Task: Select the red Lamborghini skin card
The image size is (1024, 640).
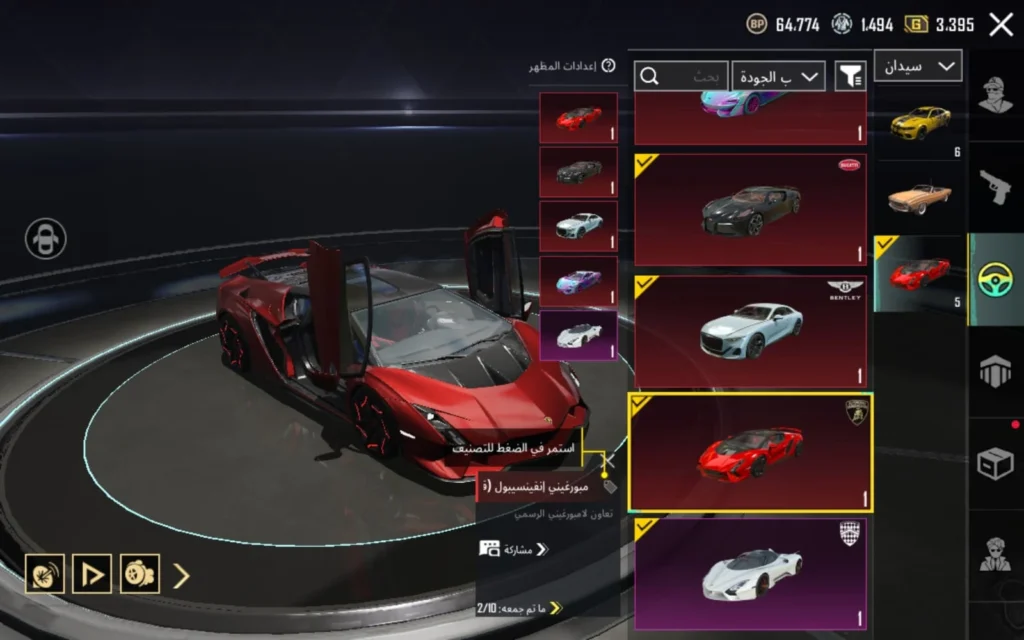Action: (750, 452)
